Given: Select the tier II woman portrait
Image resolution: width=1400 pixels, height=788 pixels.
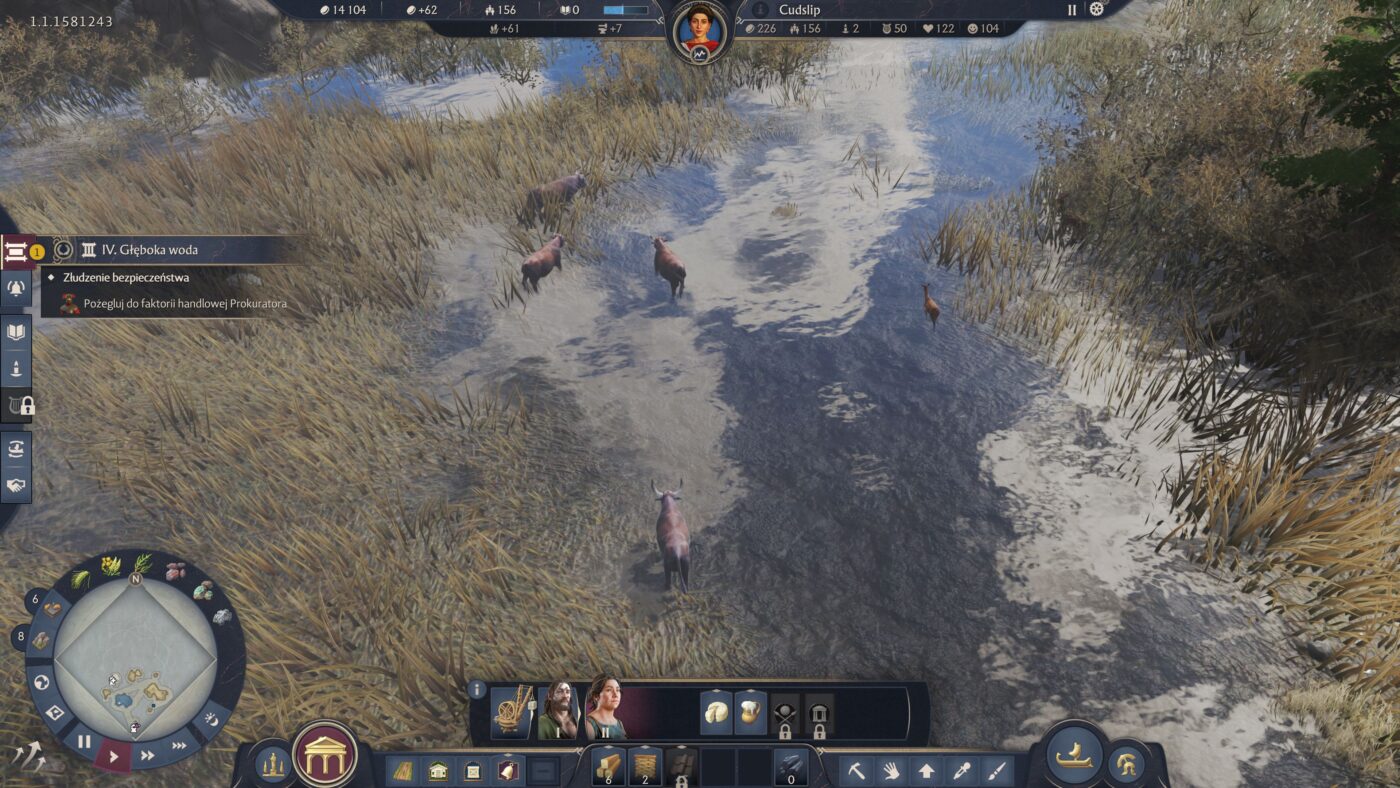Looking at the screenshot, I should click(x=604, y=712).
